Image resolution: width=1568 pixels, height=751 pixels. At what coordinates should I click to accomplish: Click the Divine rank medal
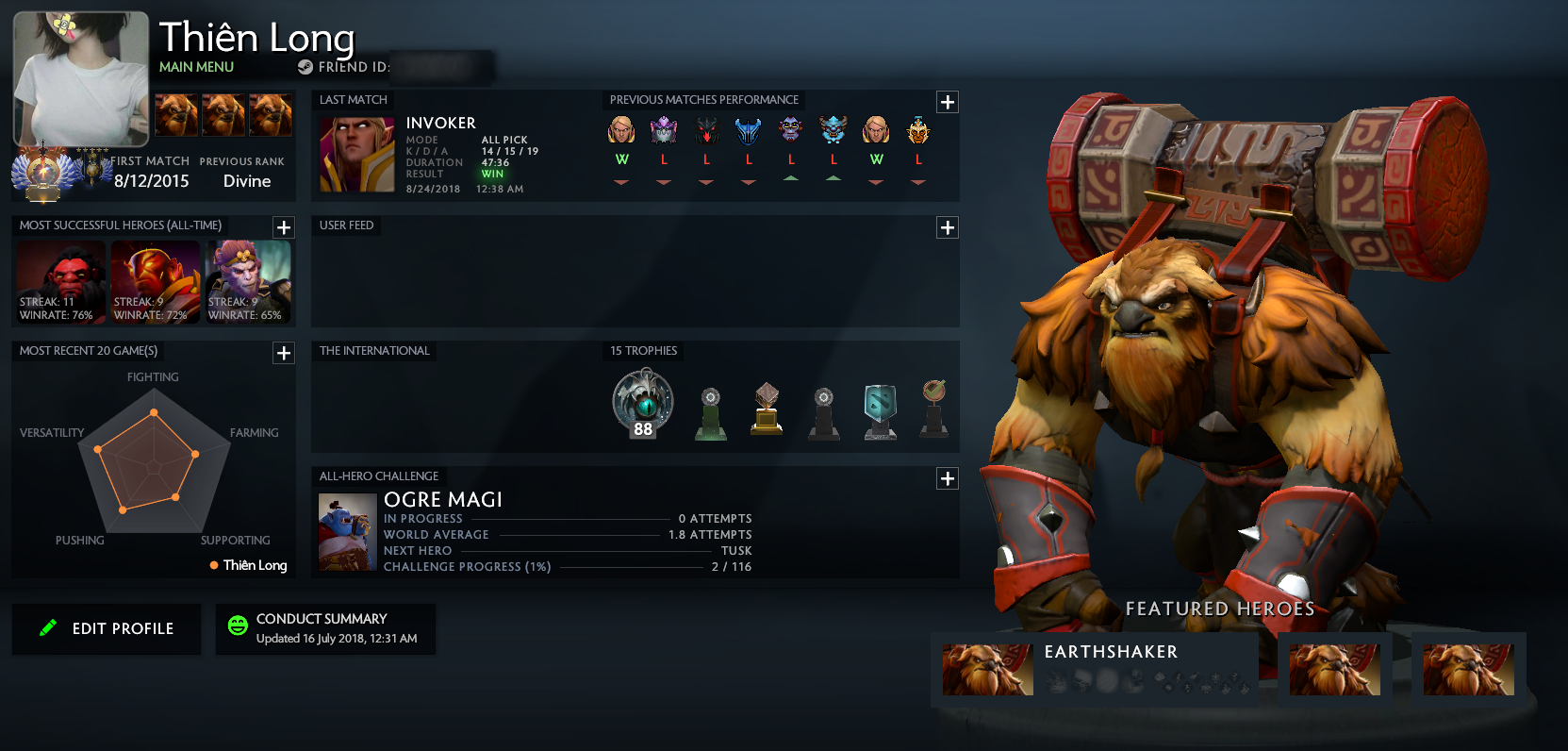point(42,174)
